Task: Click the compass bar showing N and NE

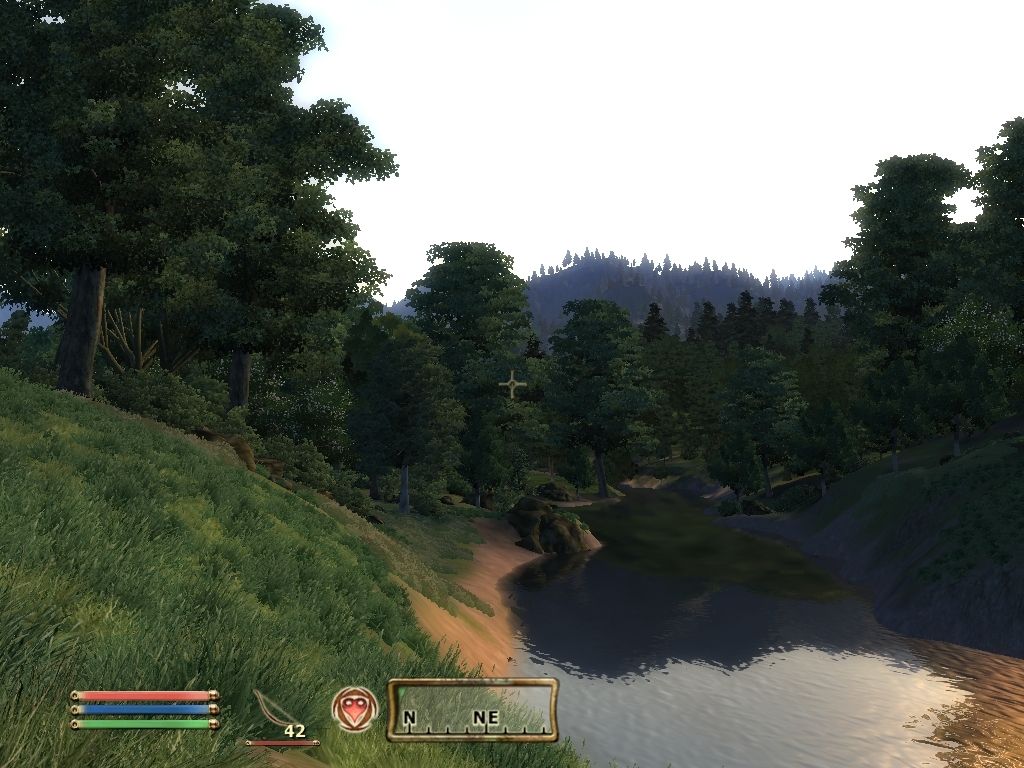Action: coord(472,710)
